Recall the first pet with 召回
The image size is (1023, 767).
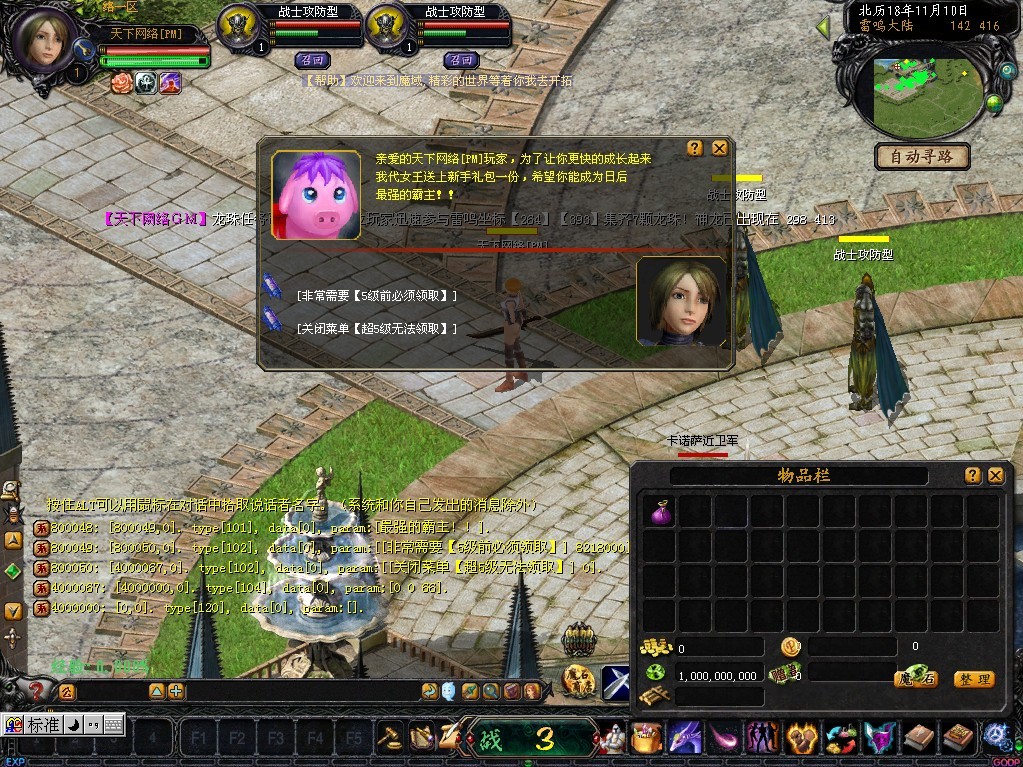tap(313, 59)
